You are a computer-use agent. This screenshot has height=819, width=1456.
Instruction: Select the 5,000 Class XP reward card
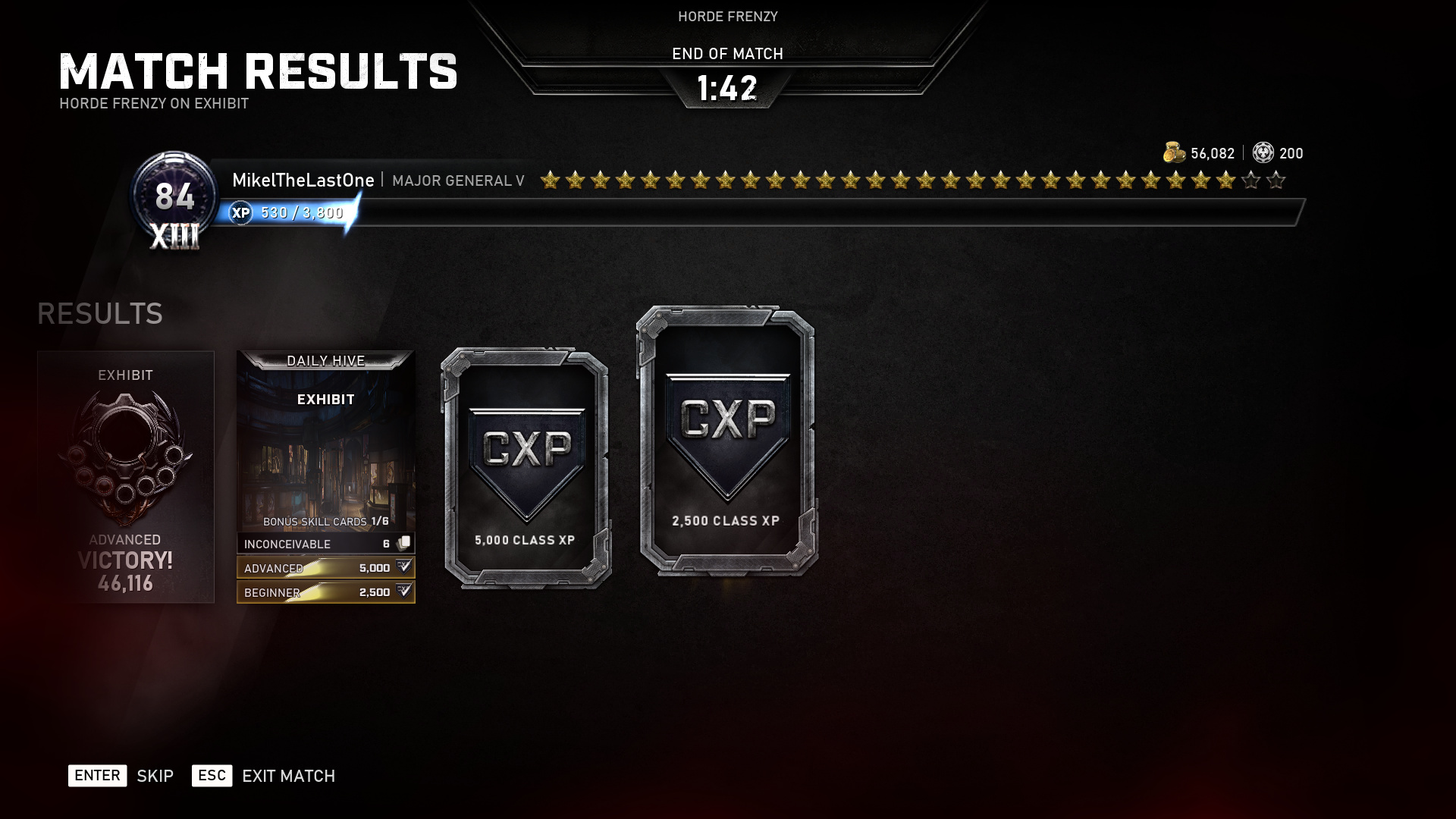click(x=526, y=468)
